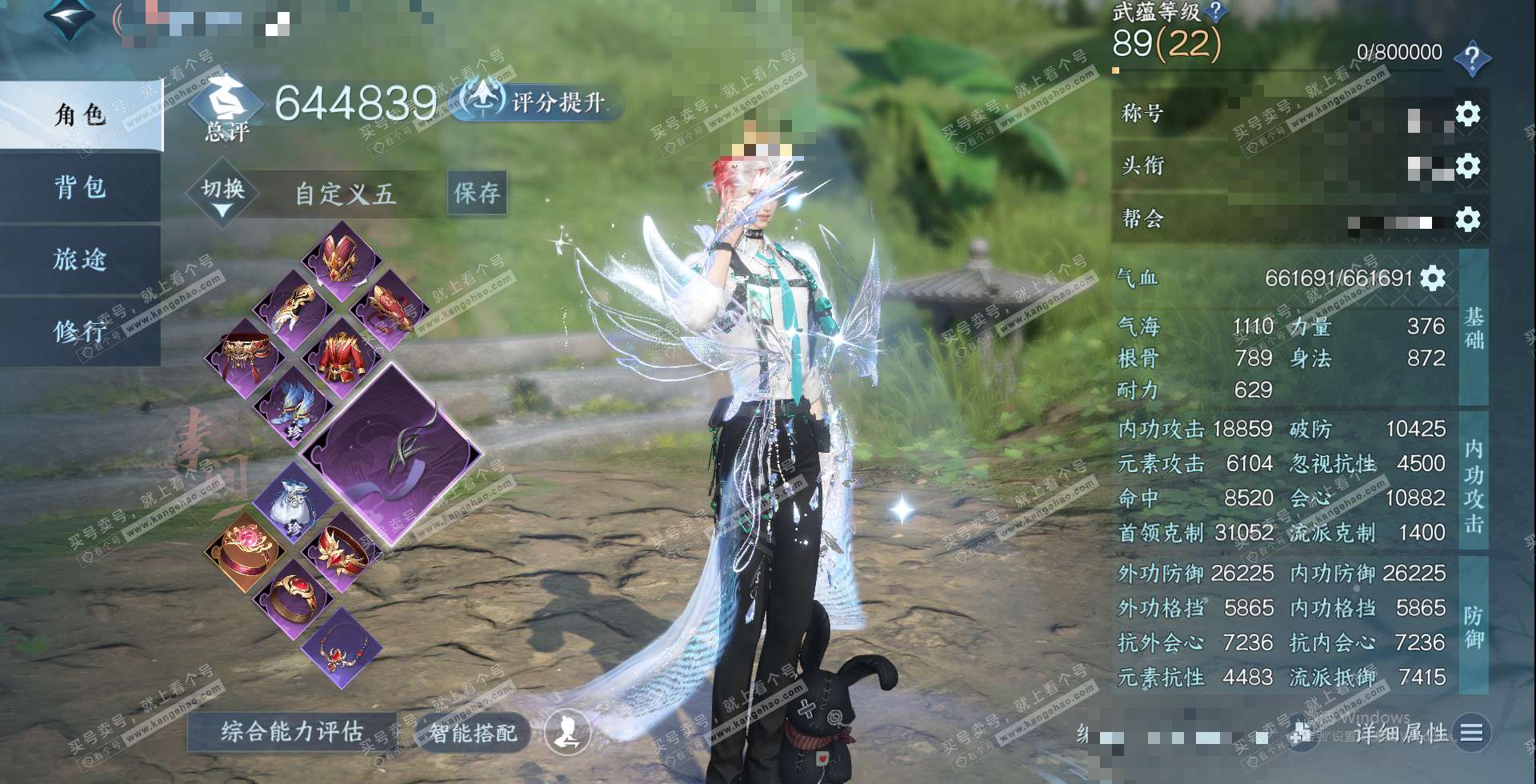Screen dimensions: 1536x784
Task: Select the red helmet equipment slot
Action: 342,258
